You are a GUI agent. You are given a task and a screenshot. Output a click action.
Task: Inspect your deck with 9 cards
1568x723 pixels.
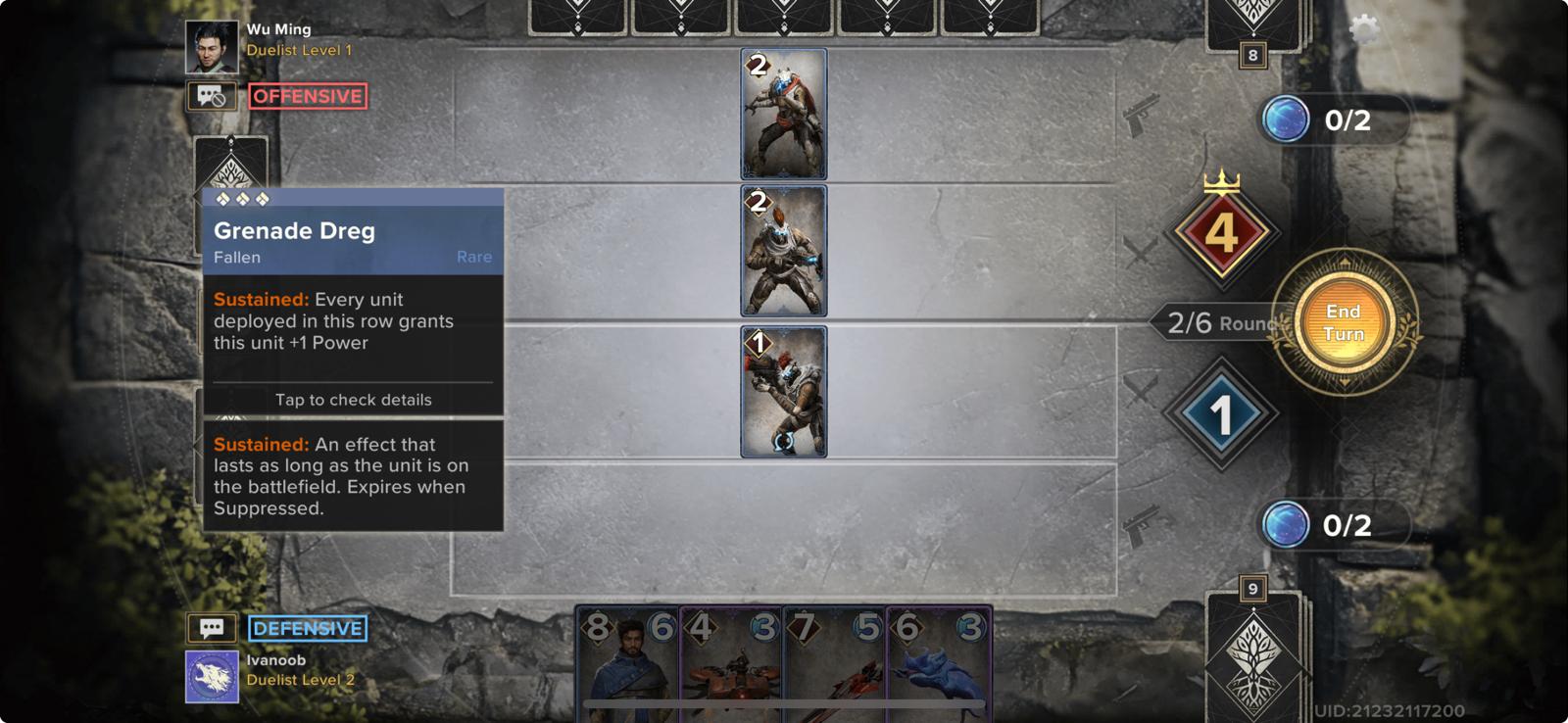[x=1254, y=651]
